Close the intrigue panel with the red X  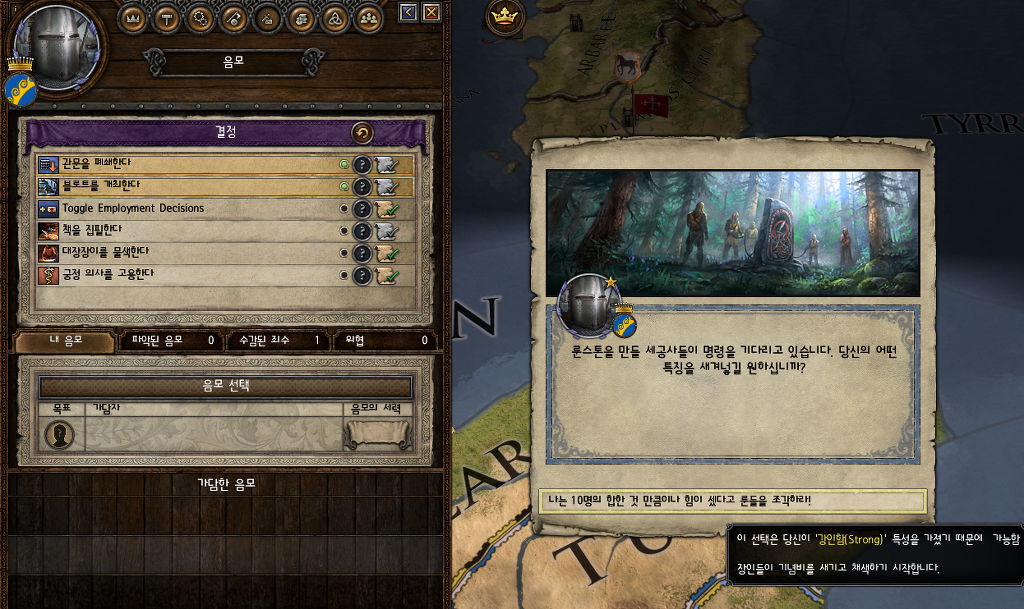point(431,12)
